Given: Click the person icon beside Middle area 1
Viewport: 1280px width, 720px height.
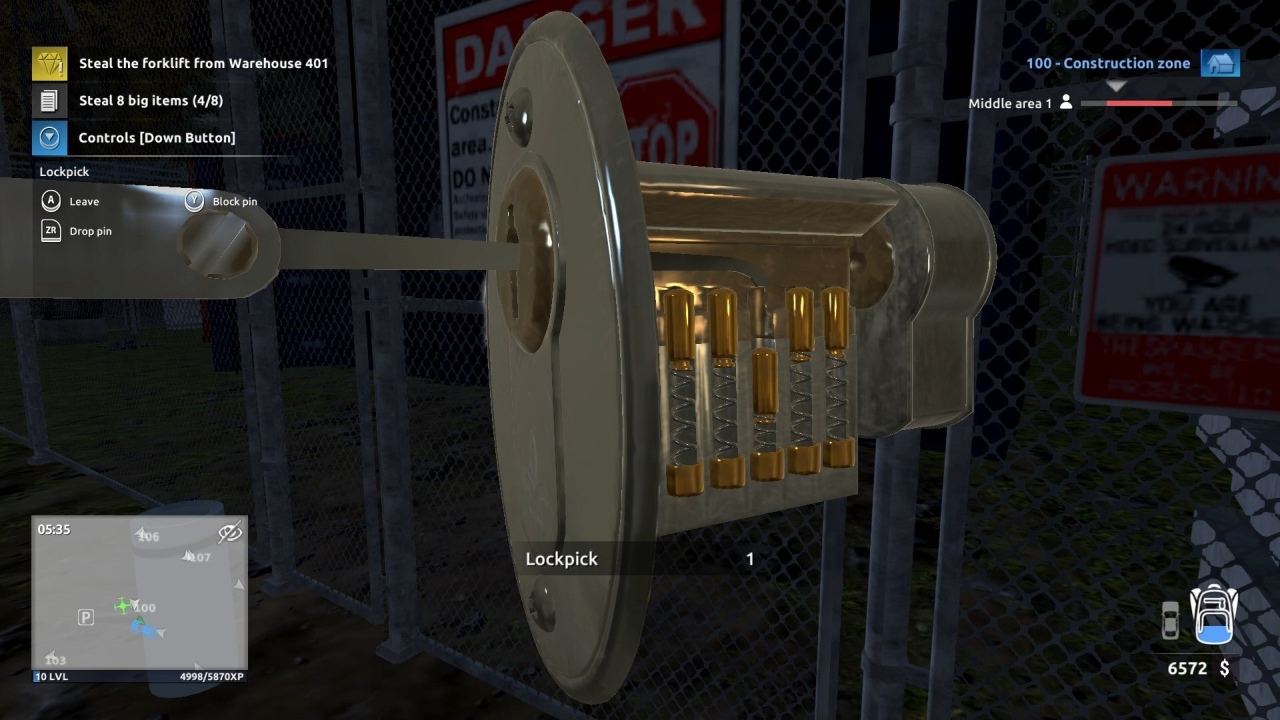Looking at the screenshot, I should (x=1069, y=102).
